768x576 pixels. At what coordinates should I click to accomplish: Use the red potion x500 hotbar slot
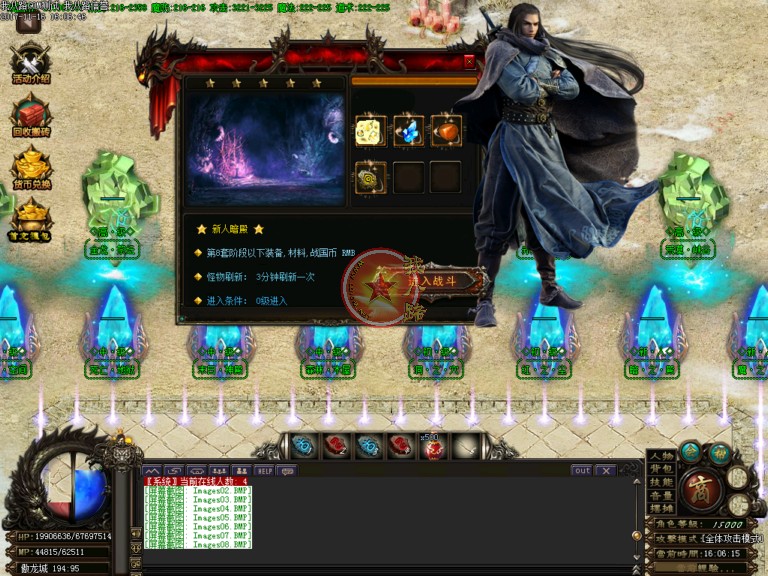(433, 447)
